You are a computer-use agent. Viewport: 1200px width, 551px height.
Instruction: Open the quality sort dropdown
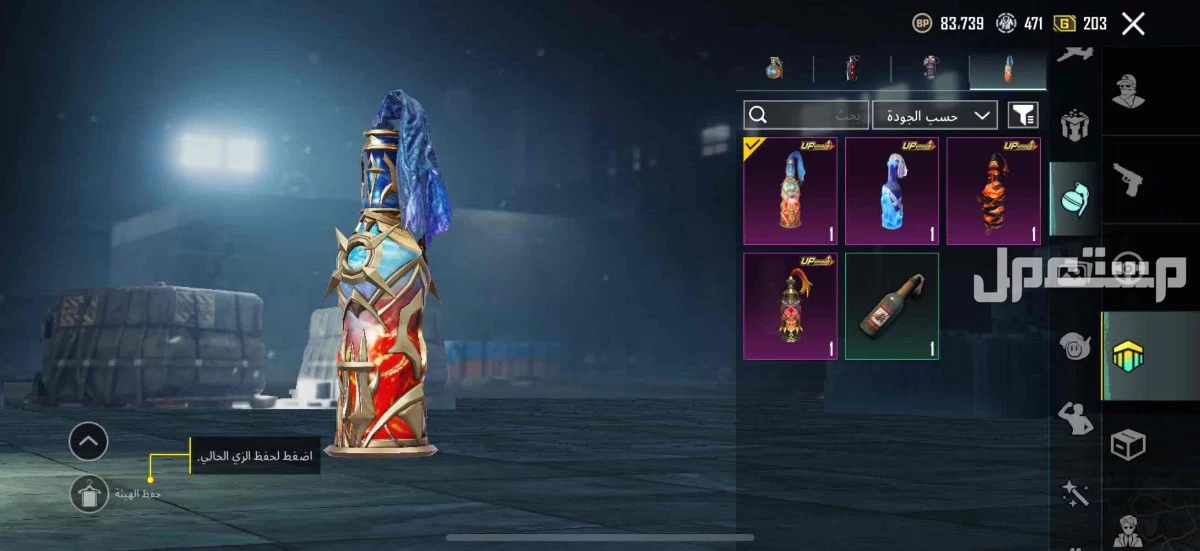(x=934, y=116)
